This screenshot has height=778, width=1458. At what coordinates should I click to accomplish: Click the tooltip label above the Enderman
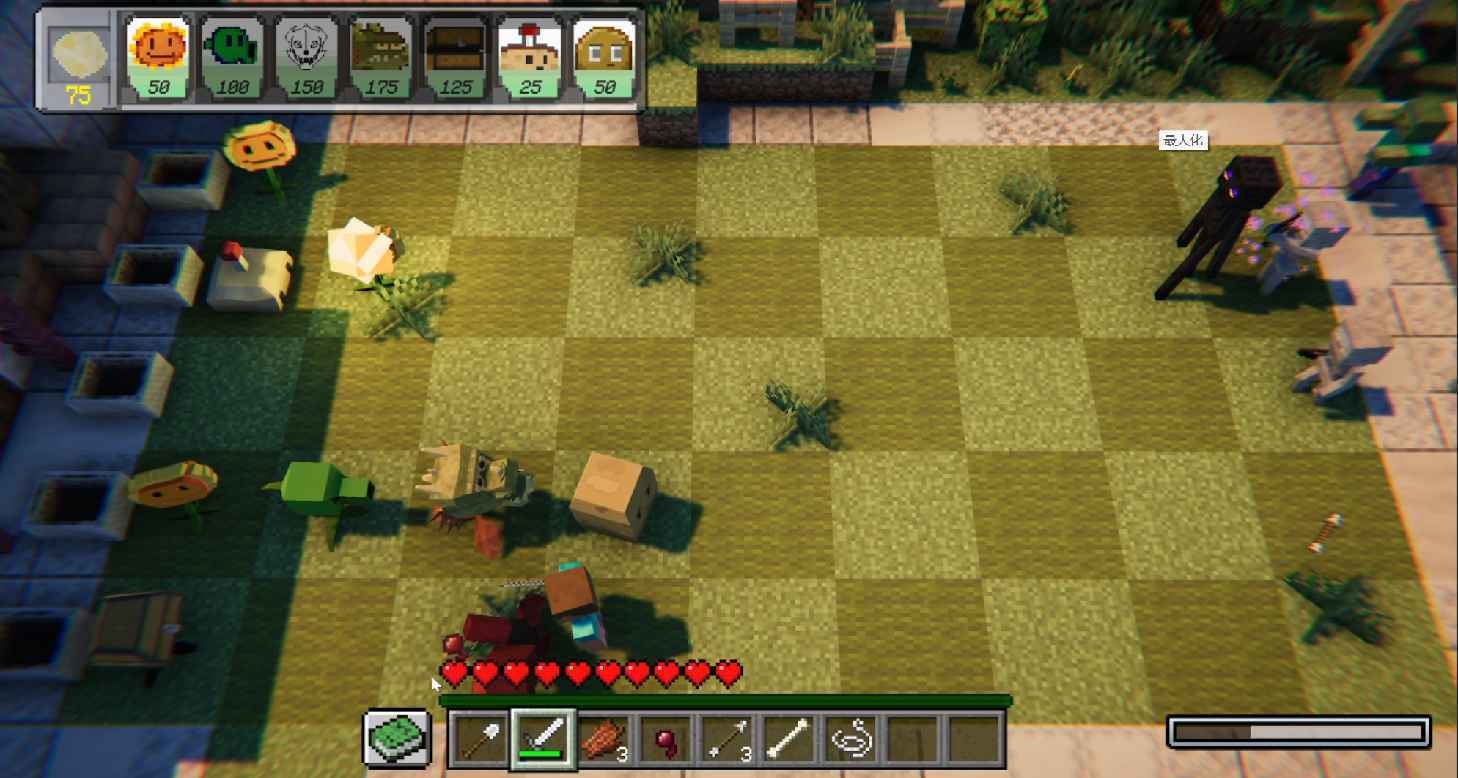1184,141
